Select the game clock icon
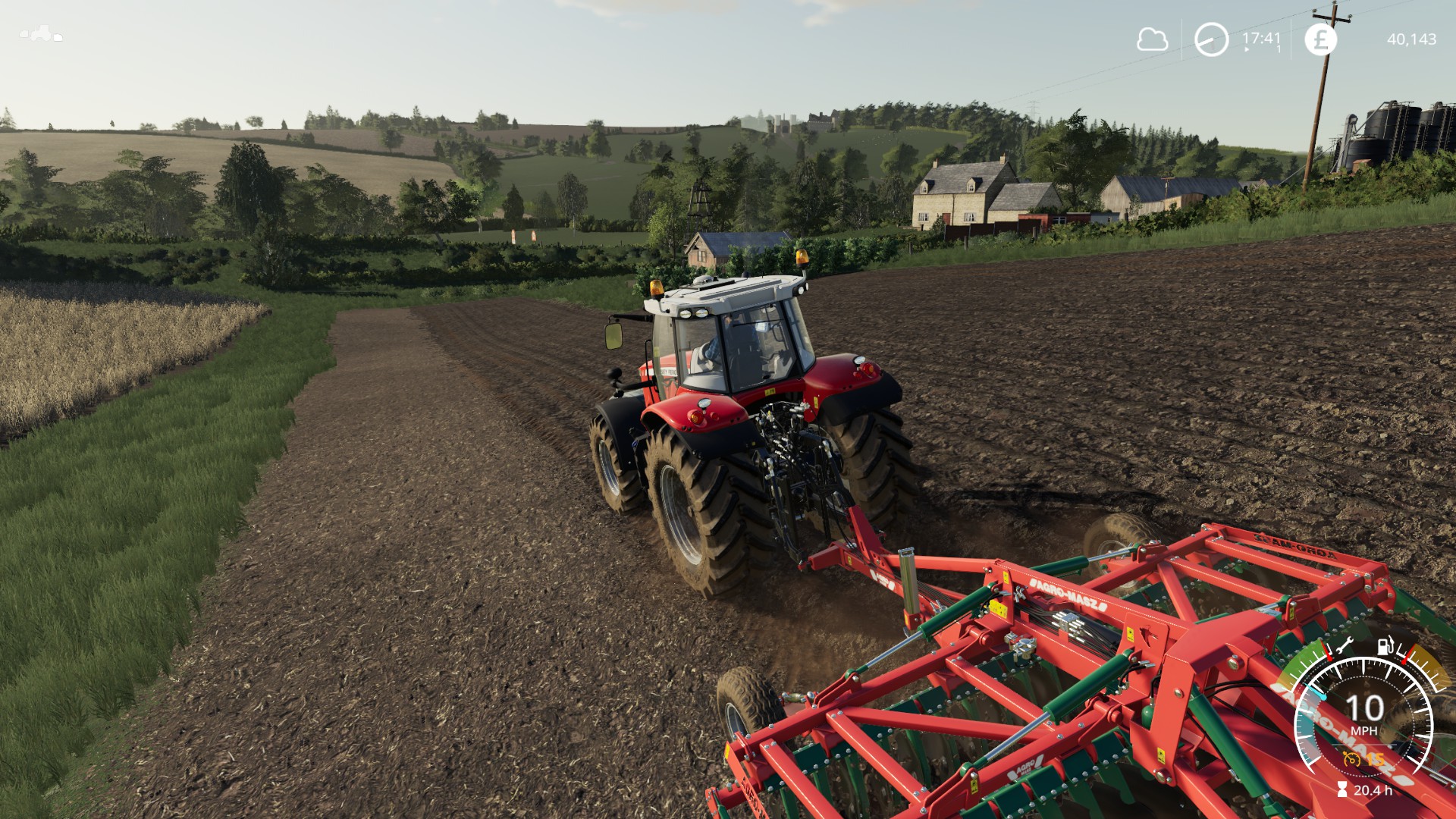This screenshot has height=819, width=1456. pos(1211,39)
